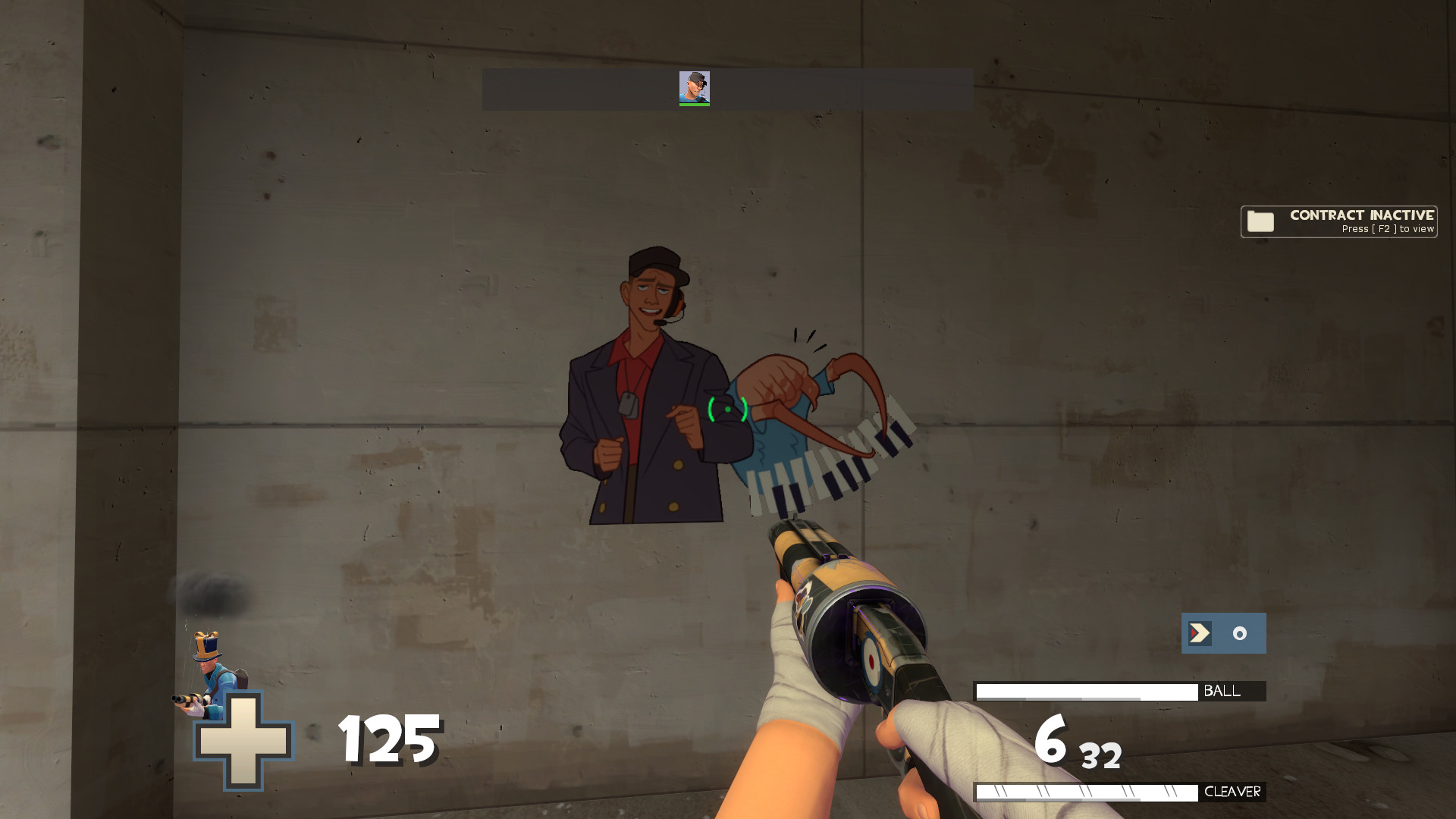Click the green circle crosshair on the spray
Screen dimensions: 1456x819
pyautogui.click(x=726, y=408)
